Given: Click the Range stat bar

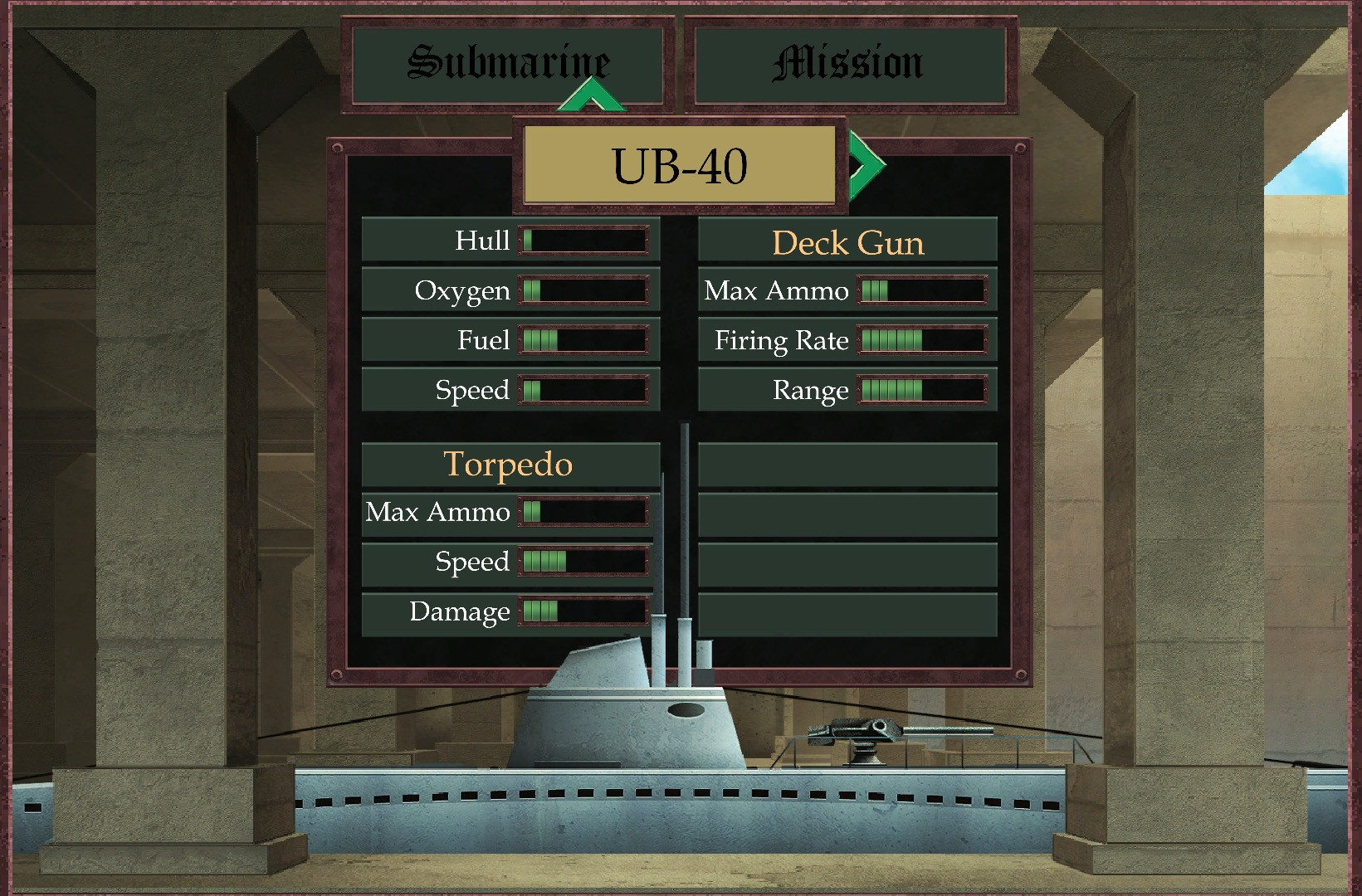Looking at the screenshot, I should (x=921, y=389).
